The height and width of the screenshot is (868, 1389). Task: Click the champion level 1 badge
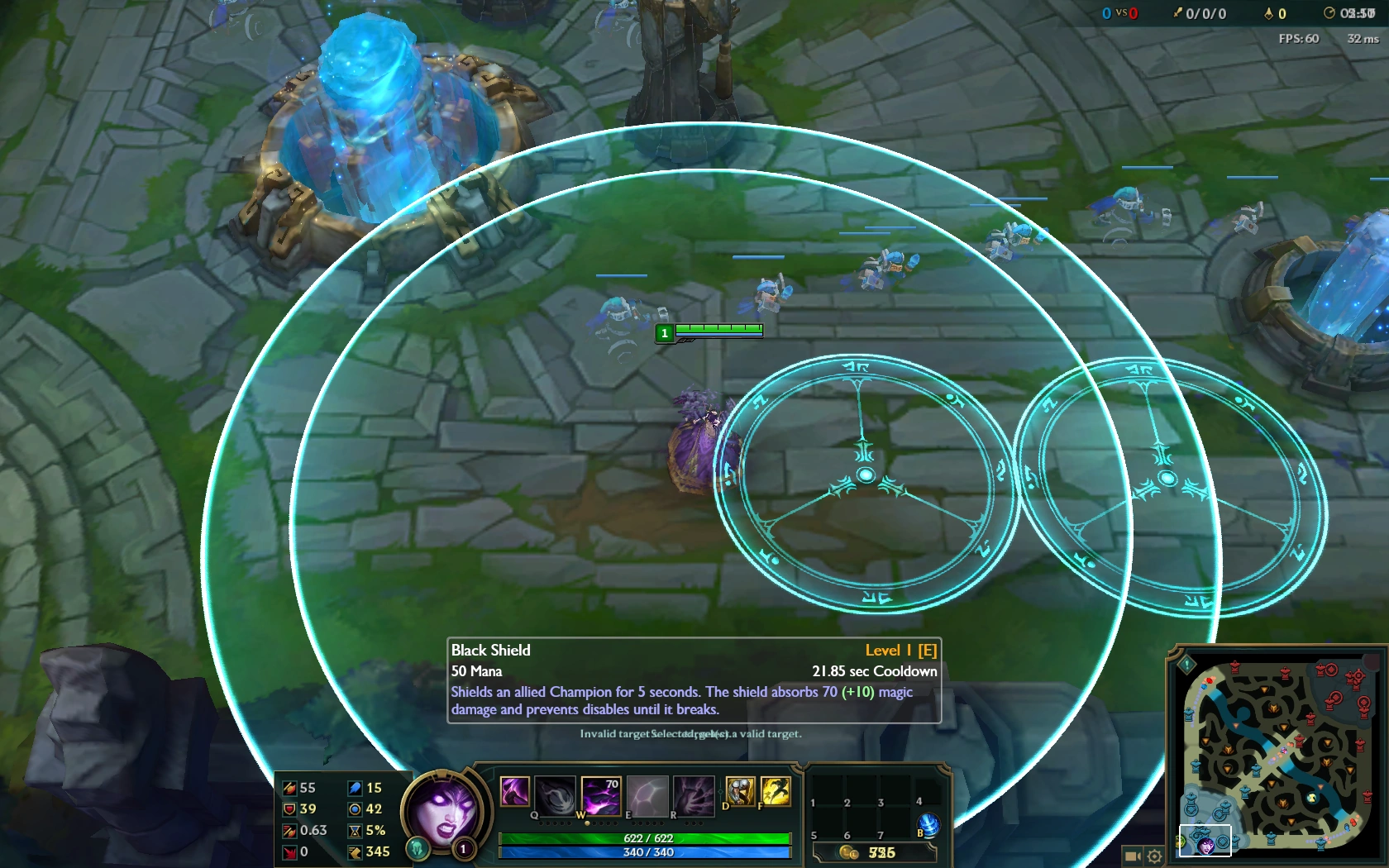(x=462, y=850)
